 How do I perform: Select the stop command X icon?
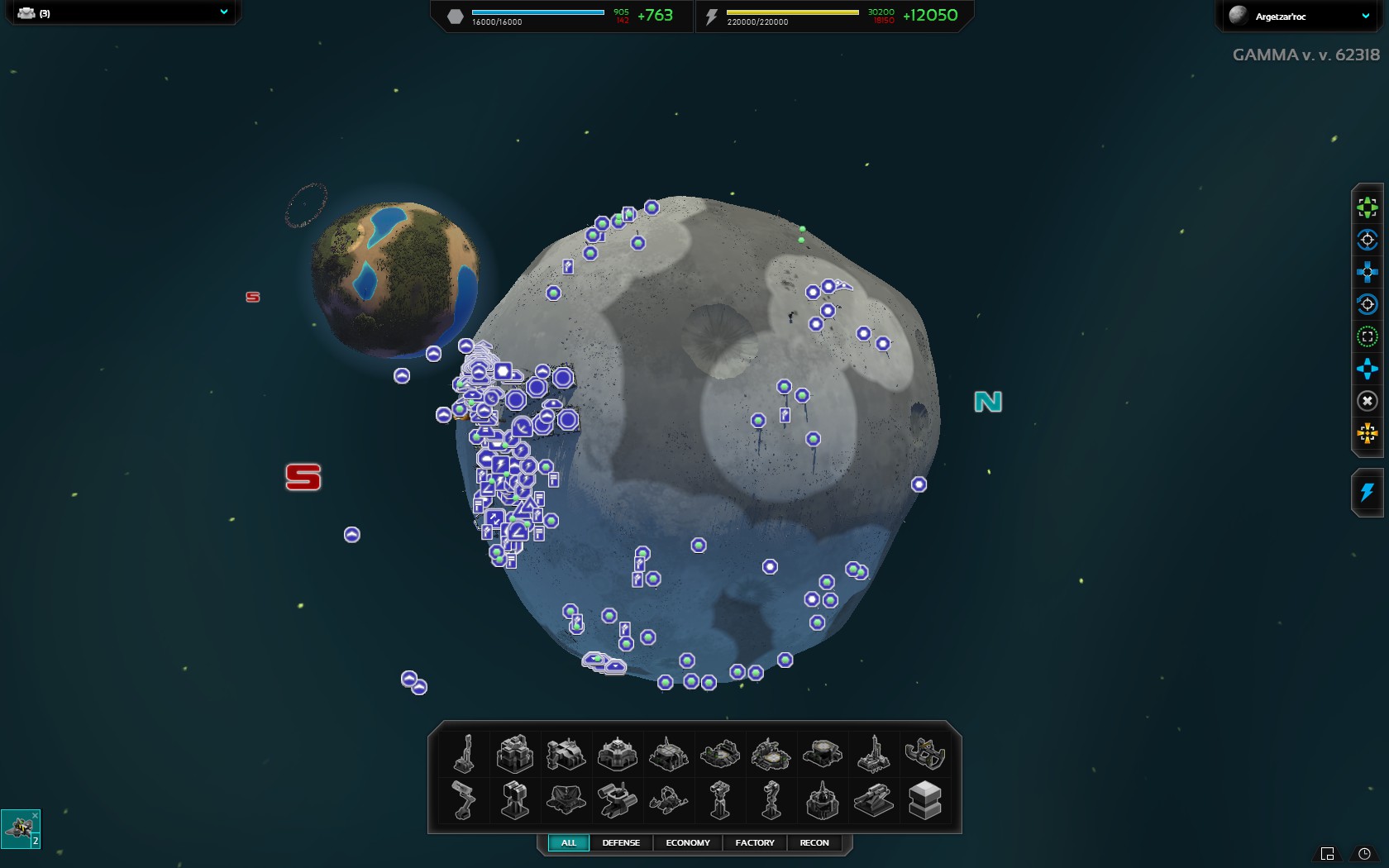tap(1368, 401)
